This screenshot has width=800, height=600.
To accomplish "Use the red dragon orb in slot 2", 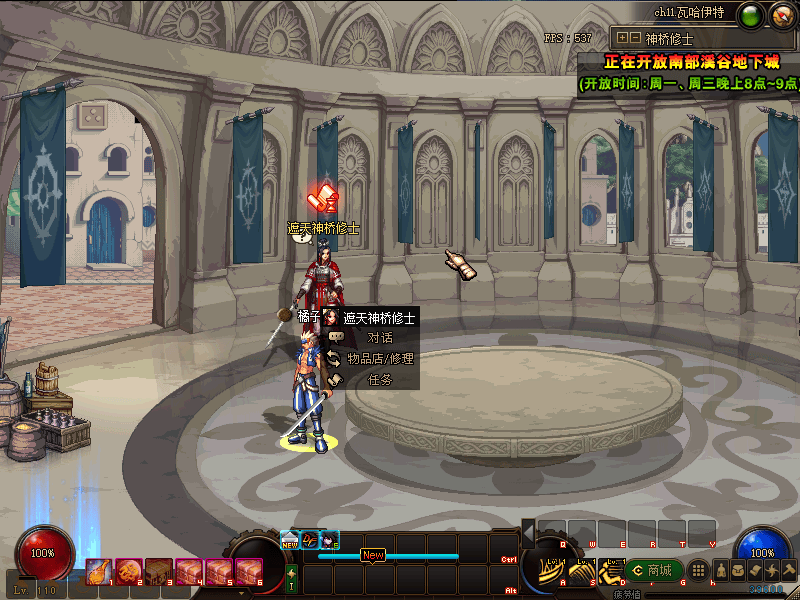I will (128, 571).
